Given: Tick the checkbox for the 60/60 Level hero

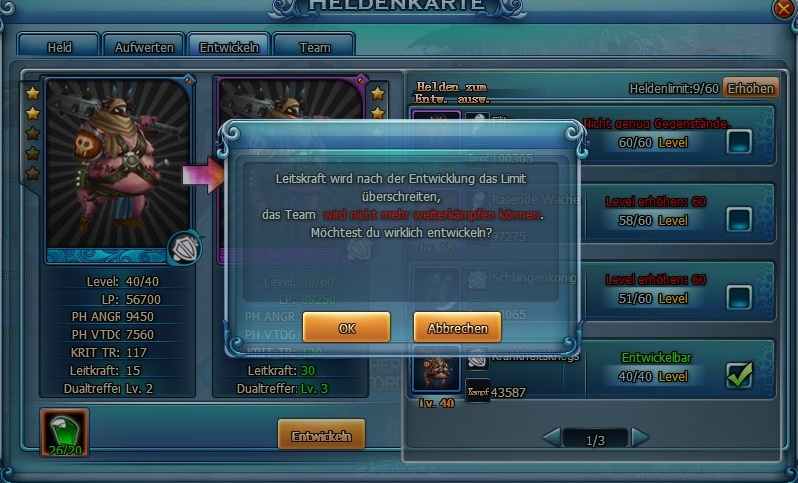Looking at the screenshot, I should click(x=739, y=142).
